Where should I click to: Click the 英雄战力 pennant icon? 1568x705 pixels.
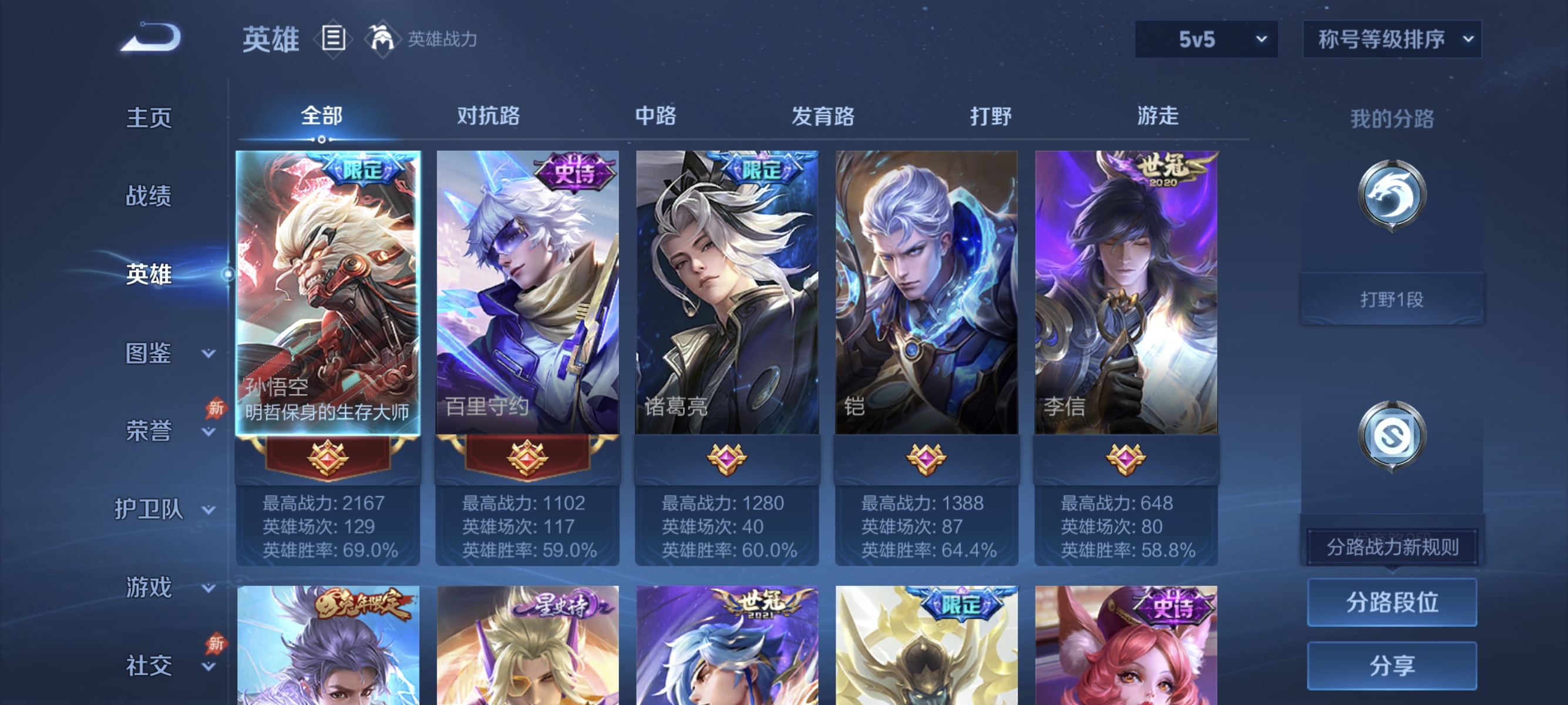click(381, 38)
